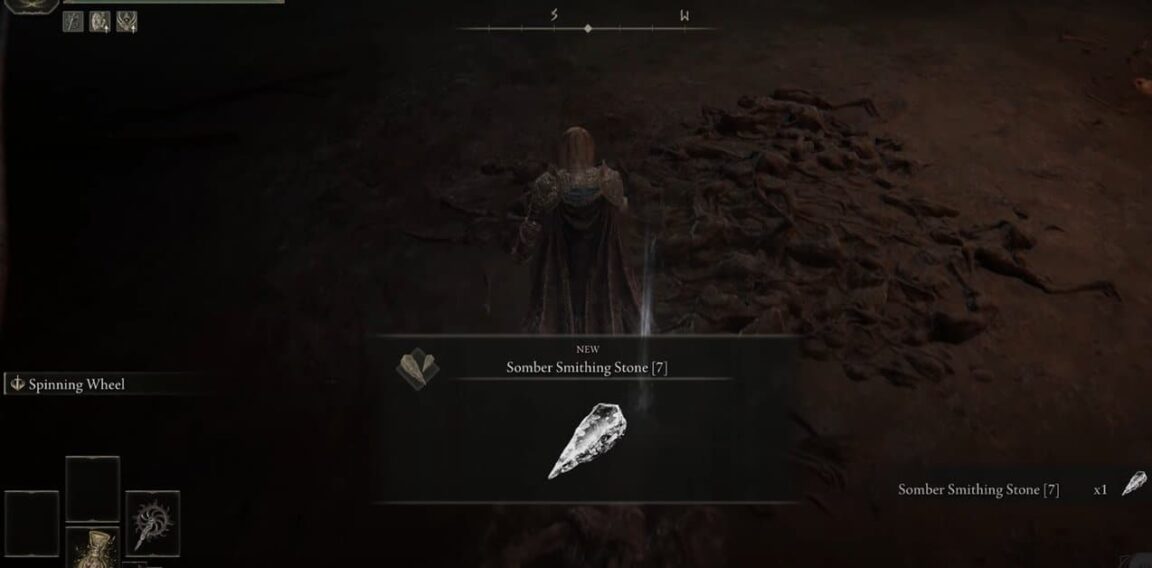This screenshot has height=568, width=1152.
Task: Click the compass bar center marker
Action: click(x=587, y=29)
